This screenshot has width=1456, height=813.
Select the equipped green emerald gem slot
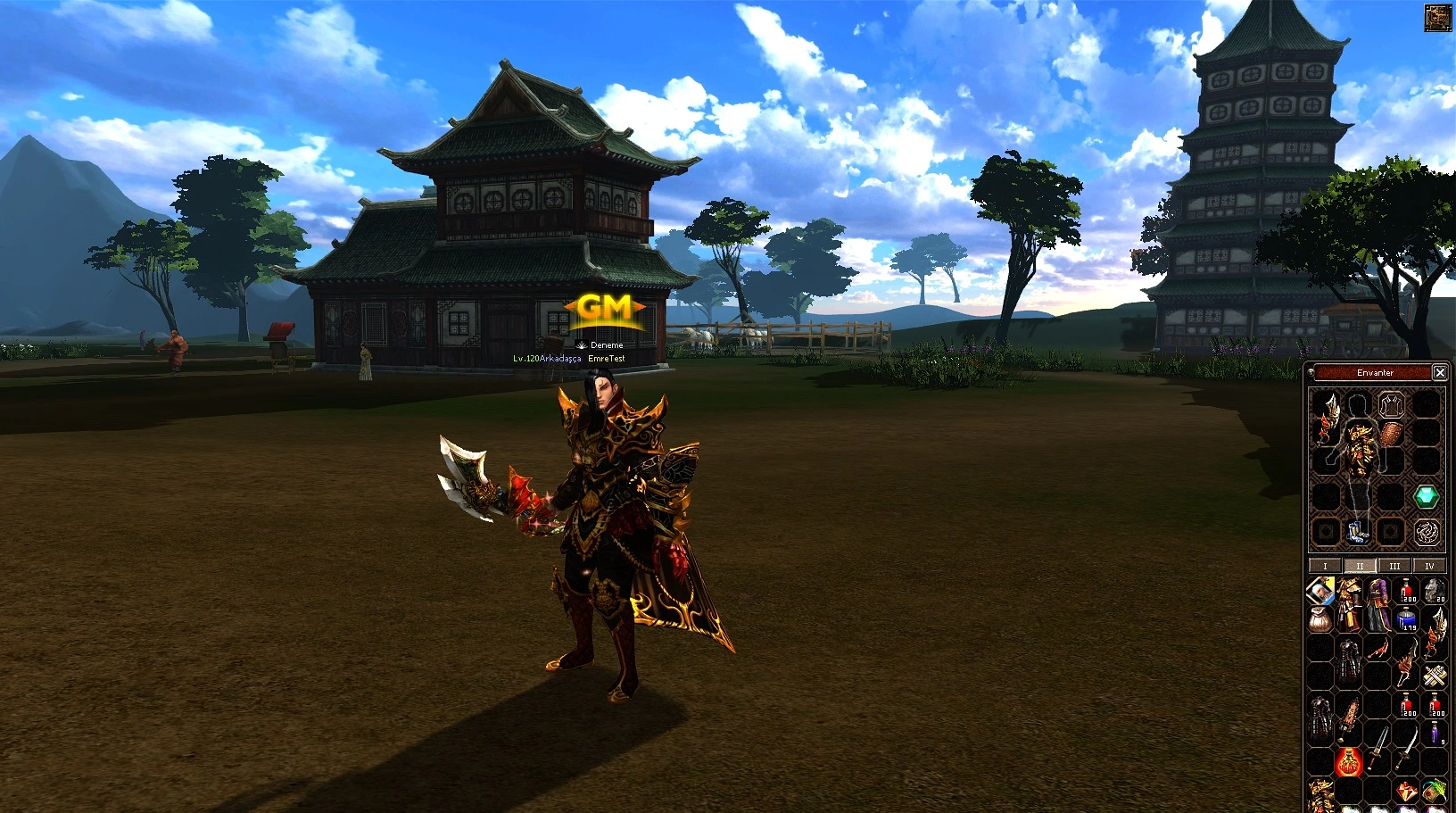point(1426,496)
